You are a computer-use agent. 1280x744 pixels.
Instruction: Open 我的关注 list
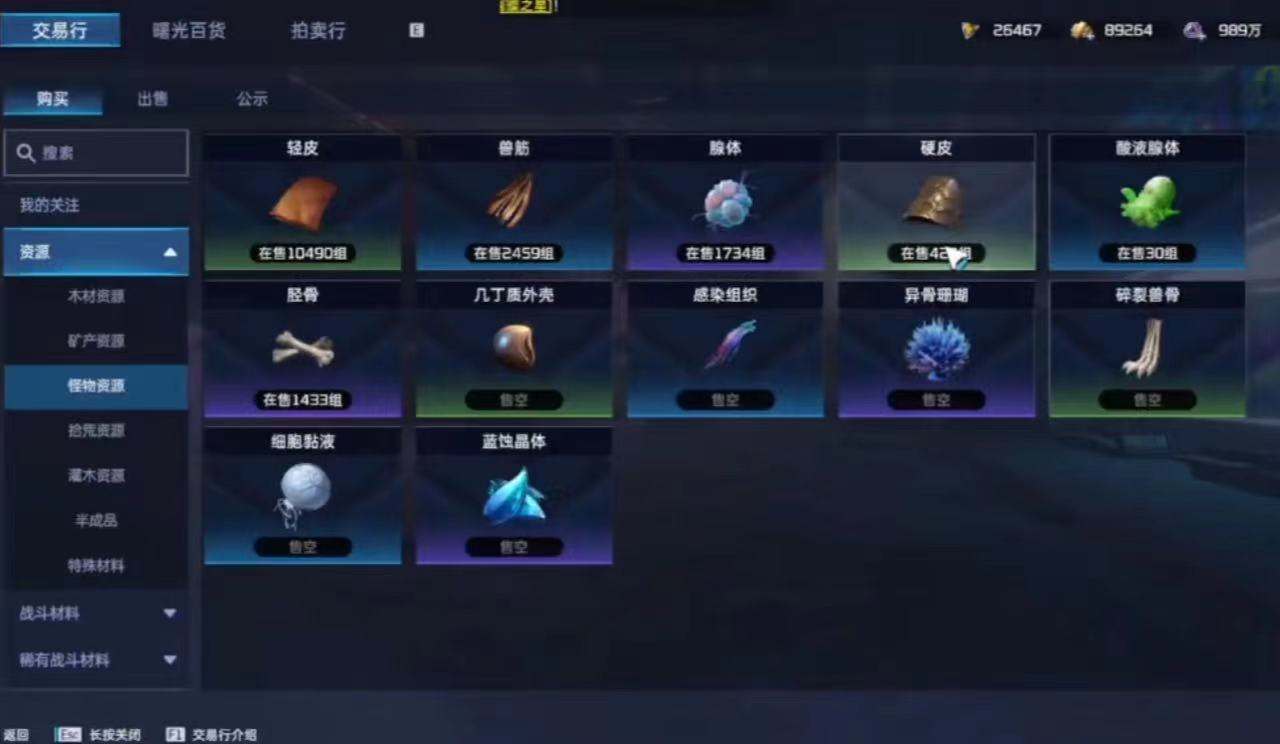[x=50, y=205]
